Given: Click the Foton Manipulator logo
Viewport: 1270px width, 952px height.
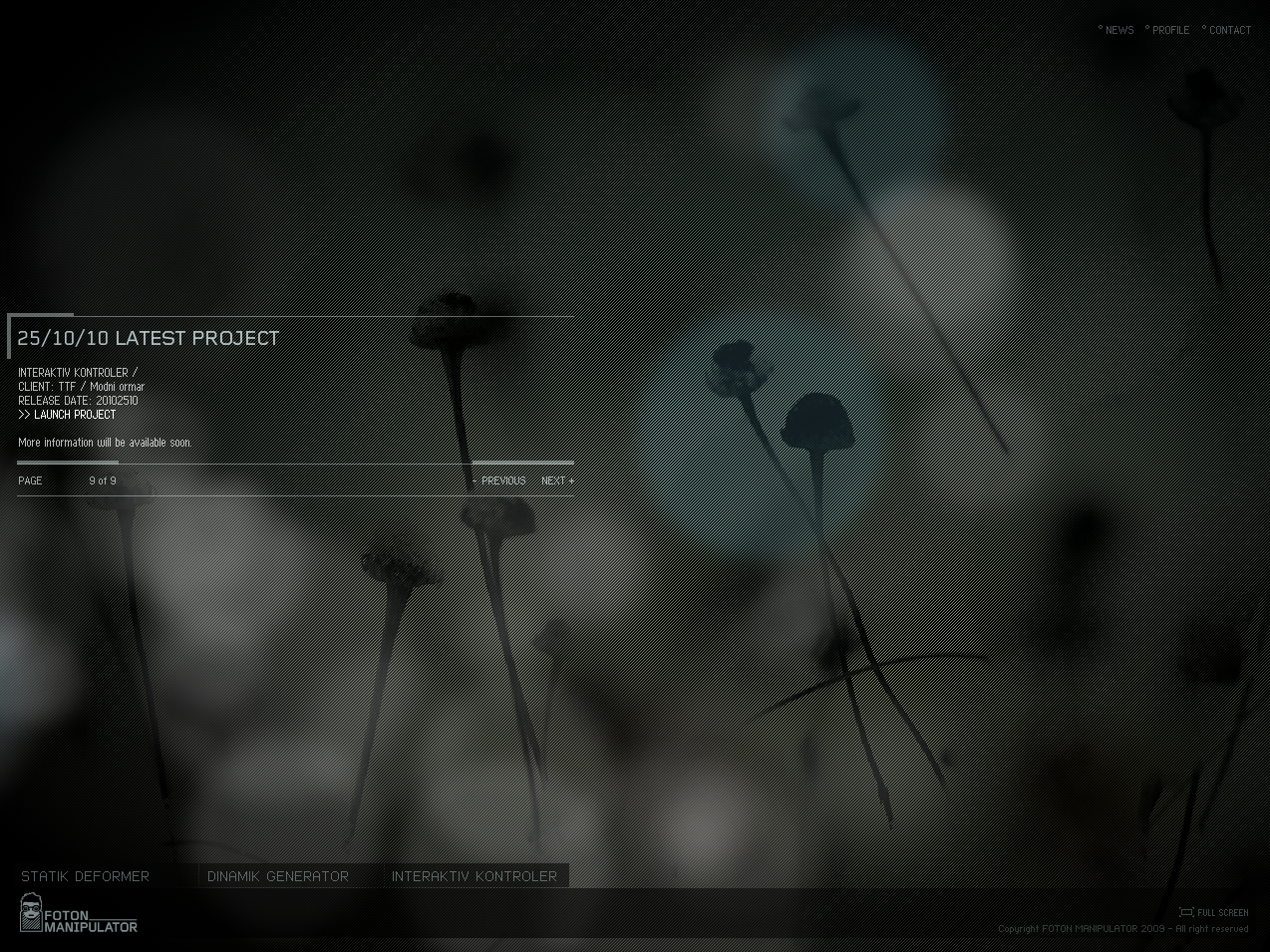Looking at the screenshot, I should (80, 914).
